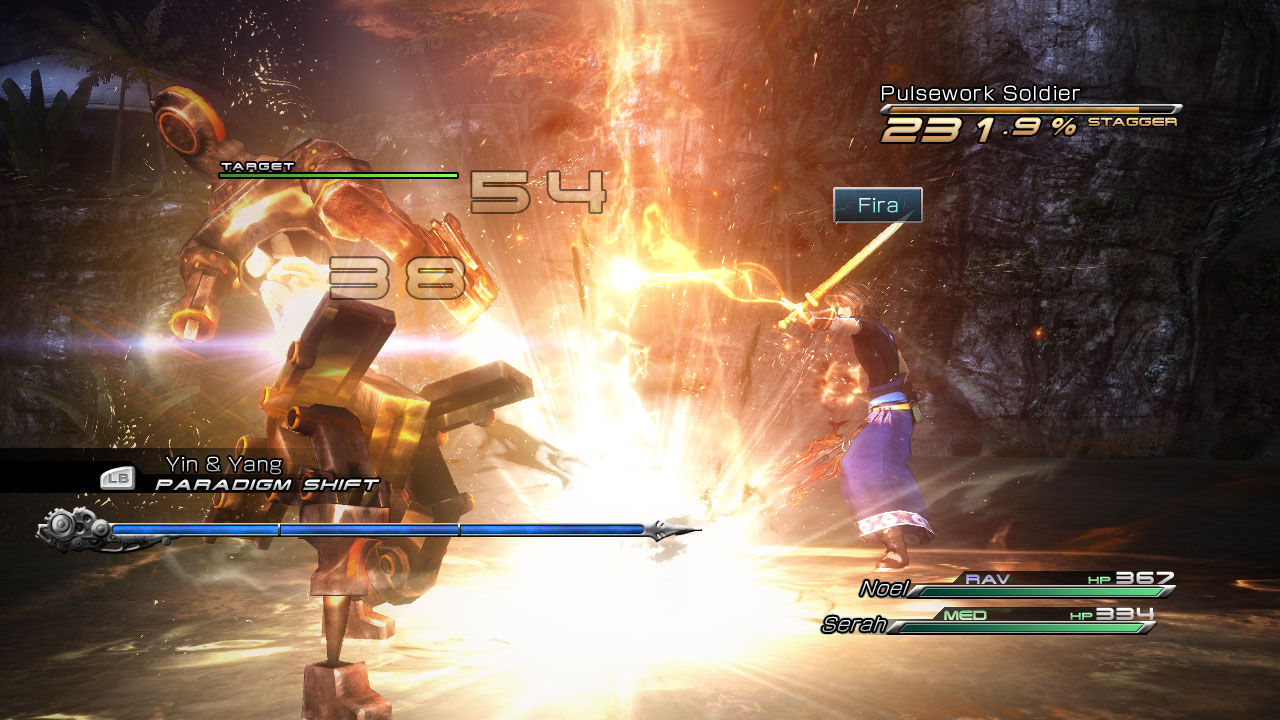Select the Pulsework Soldier enemy nameplate

coord(980,94)
